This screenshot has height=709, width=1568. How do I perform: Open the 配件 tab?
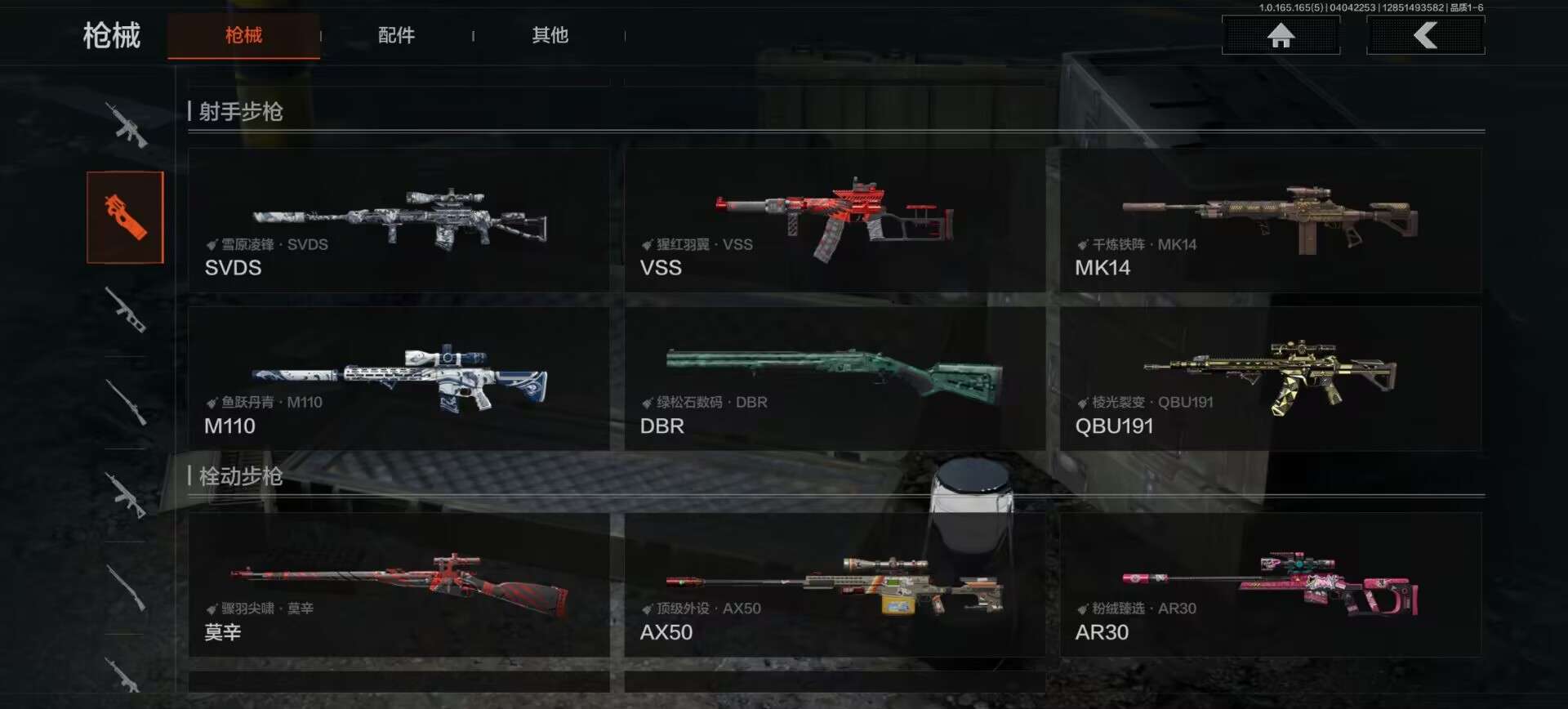pyautogui.click(x=396, y=35)
